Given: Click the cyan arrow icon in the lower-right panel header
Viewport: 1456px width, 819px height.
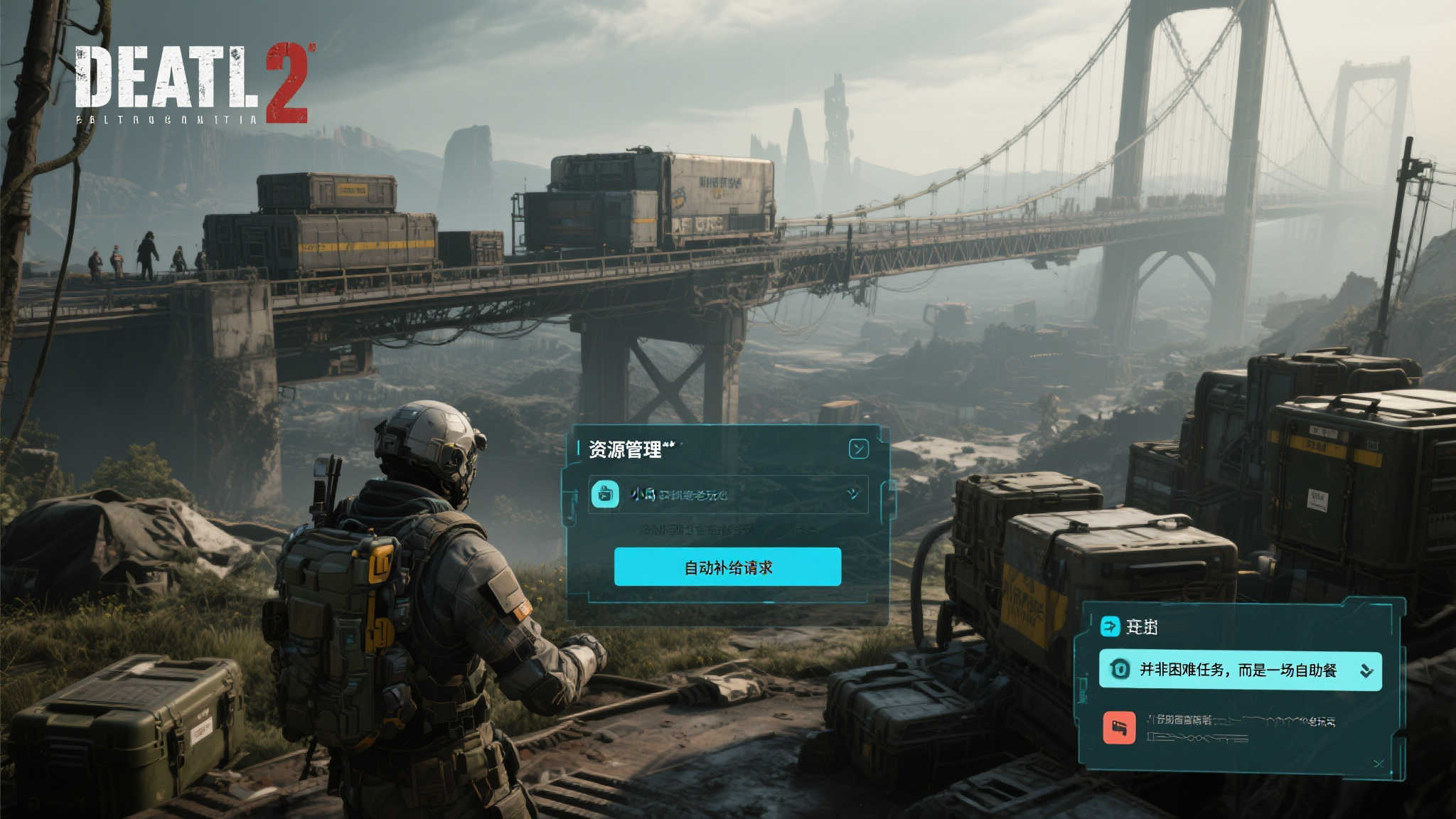Looking at the screenshot, I should coord(1110,626).
